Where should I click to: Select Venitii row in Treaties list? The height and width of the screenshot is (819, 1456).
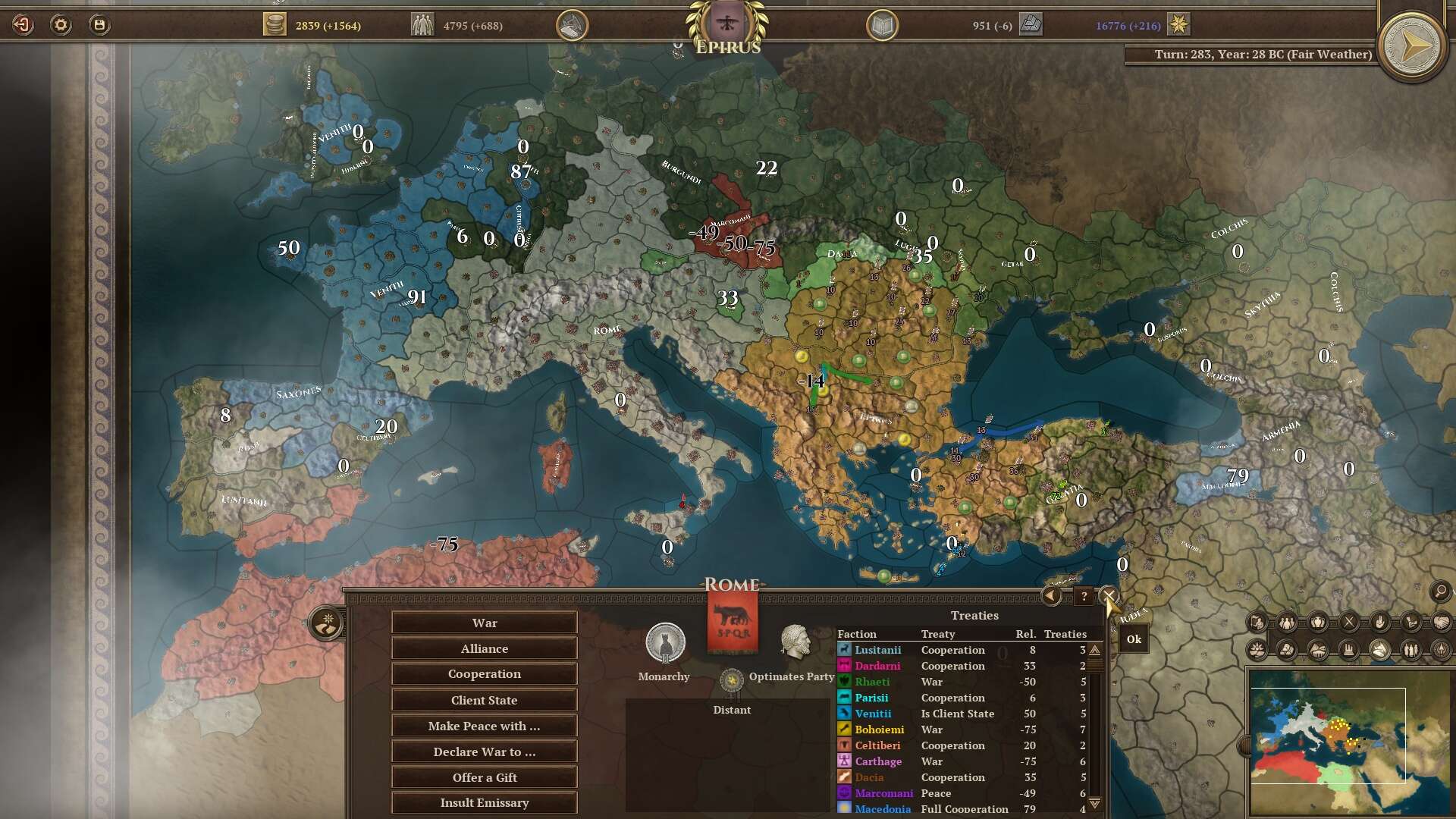pyautogui.click(x=962, y=714)
